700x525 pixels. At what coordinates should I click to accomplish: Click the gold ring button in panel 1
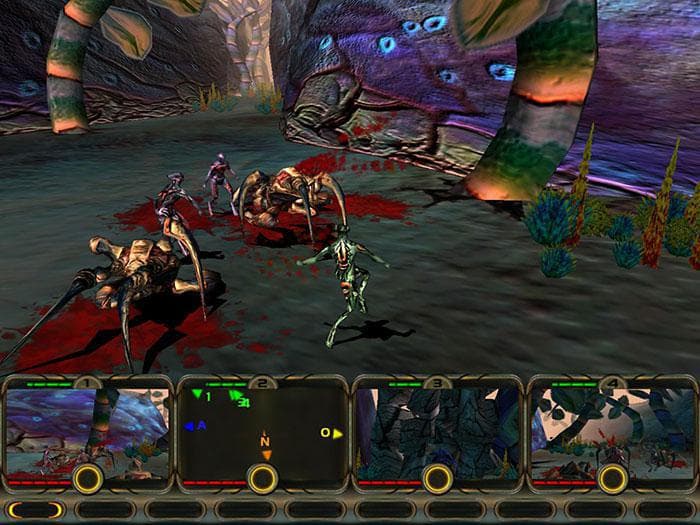88,478
